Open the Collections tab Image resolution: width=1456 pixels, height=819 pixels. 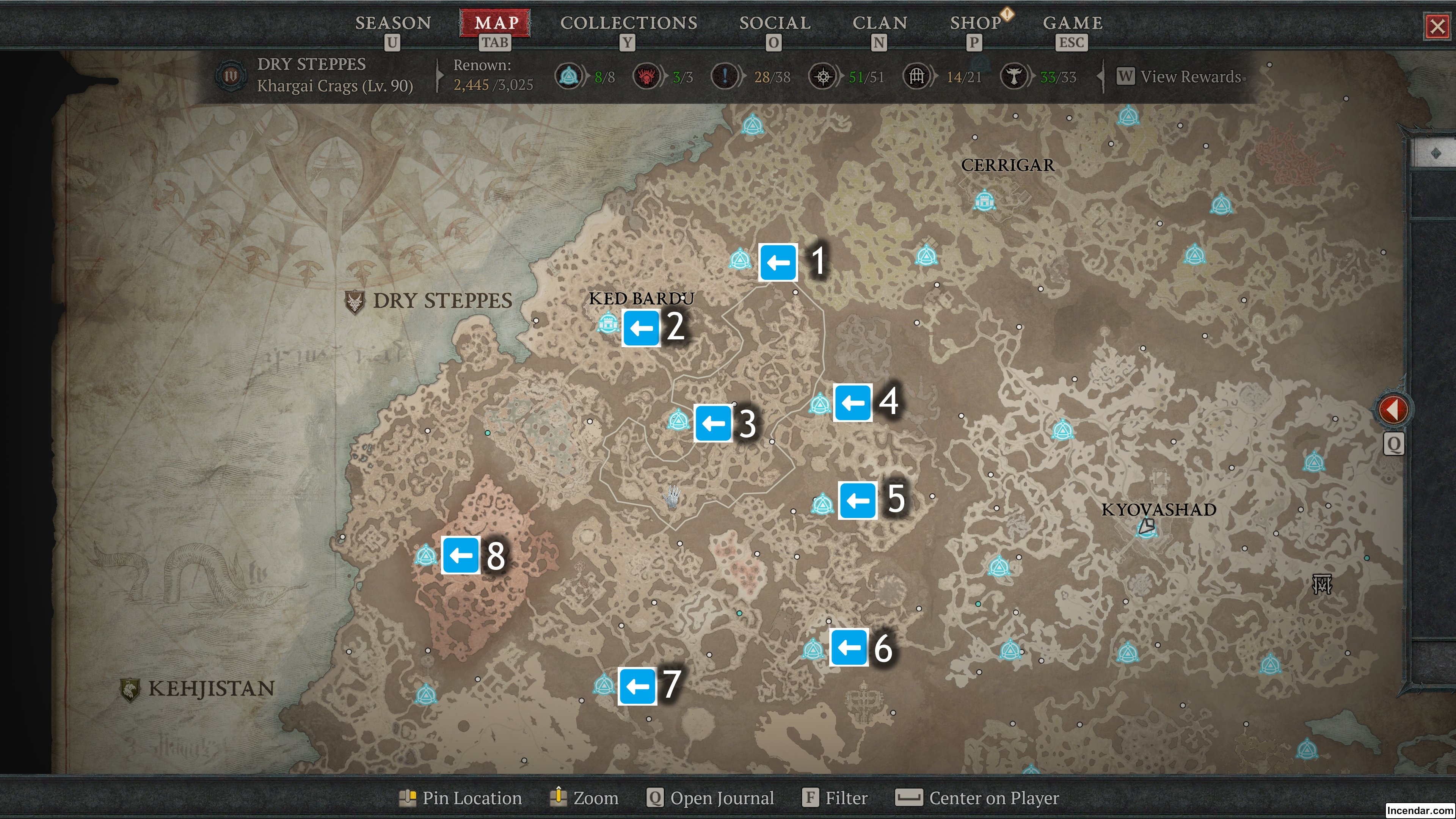(628, 23)
